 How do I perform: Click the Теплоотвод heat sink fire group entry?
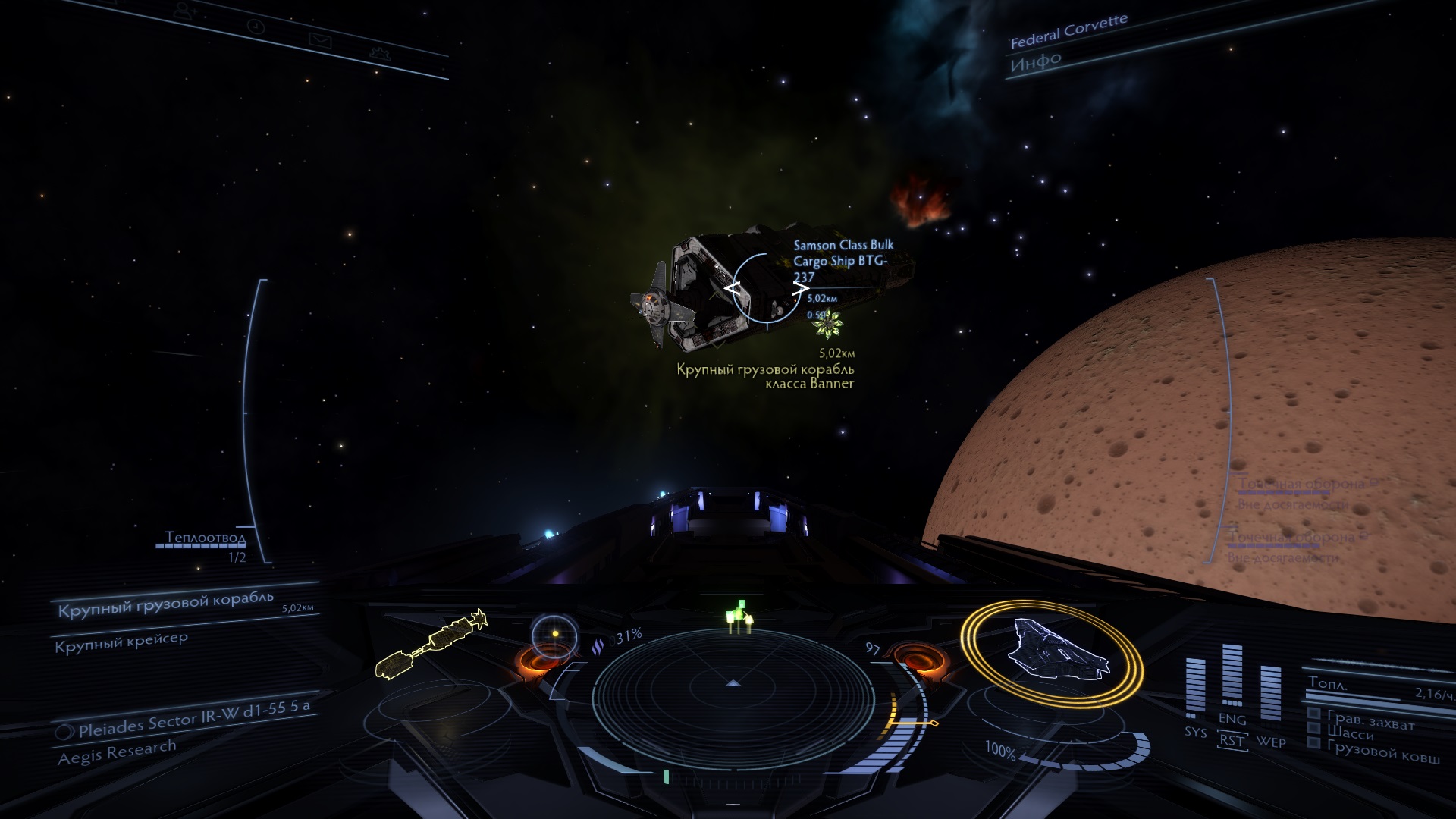point(206,538)
